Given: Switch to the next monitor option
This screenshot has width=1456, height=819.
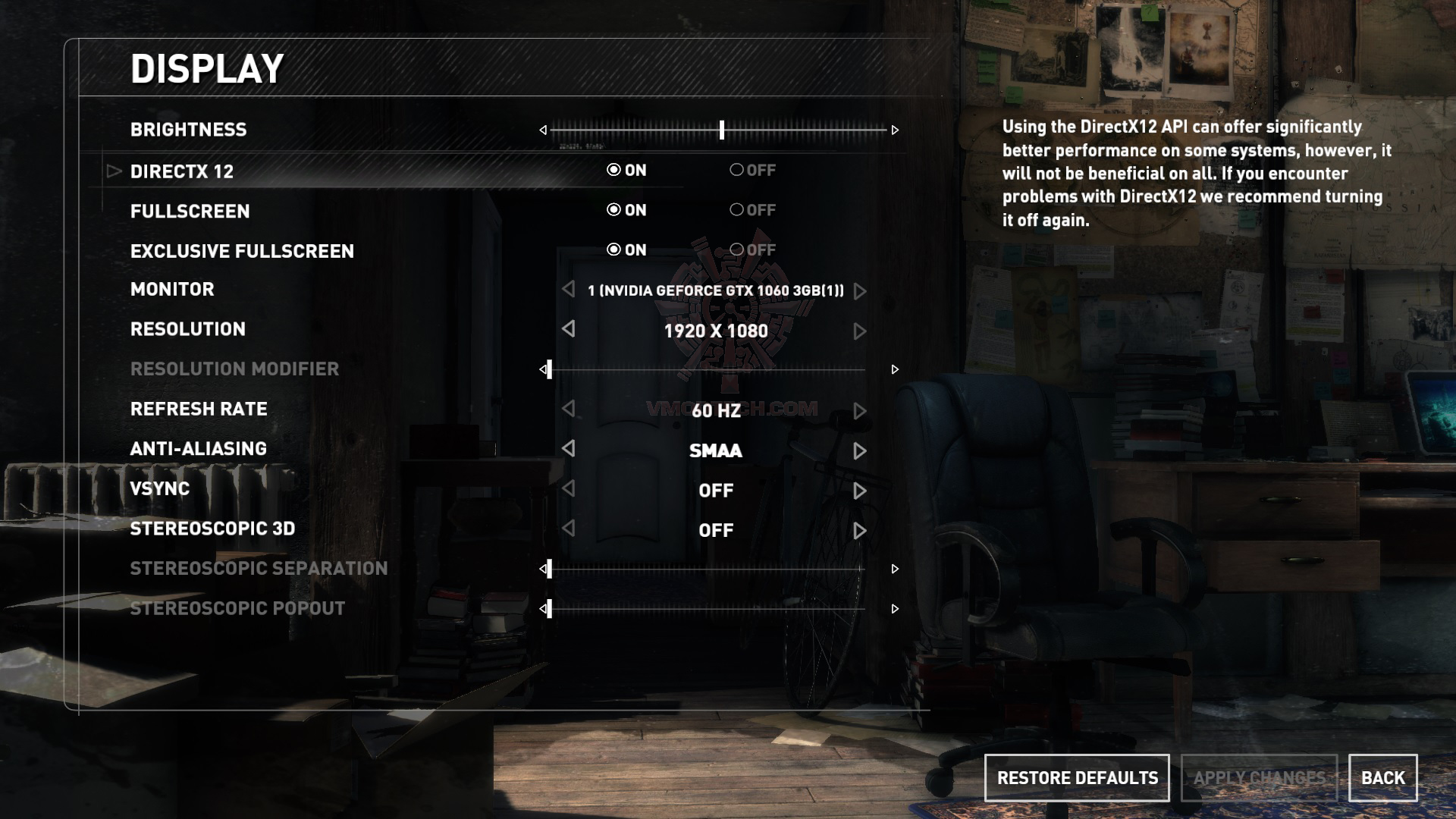Looking at the screenshot, I should pyautogui.click(x=859, y=291).
